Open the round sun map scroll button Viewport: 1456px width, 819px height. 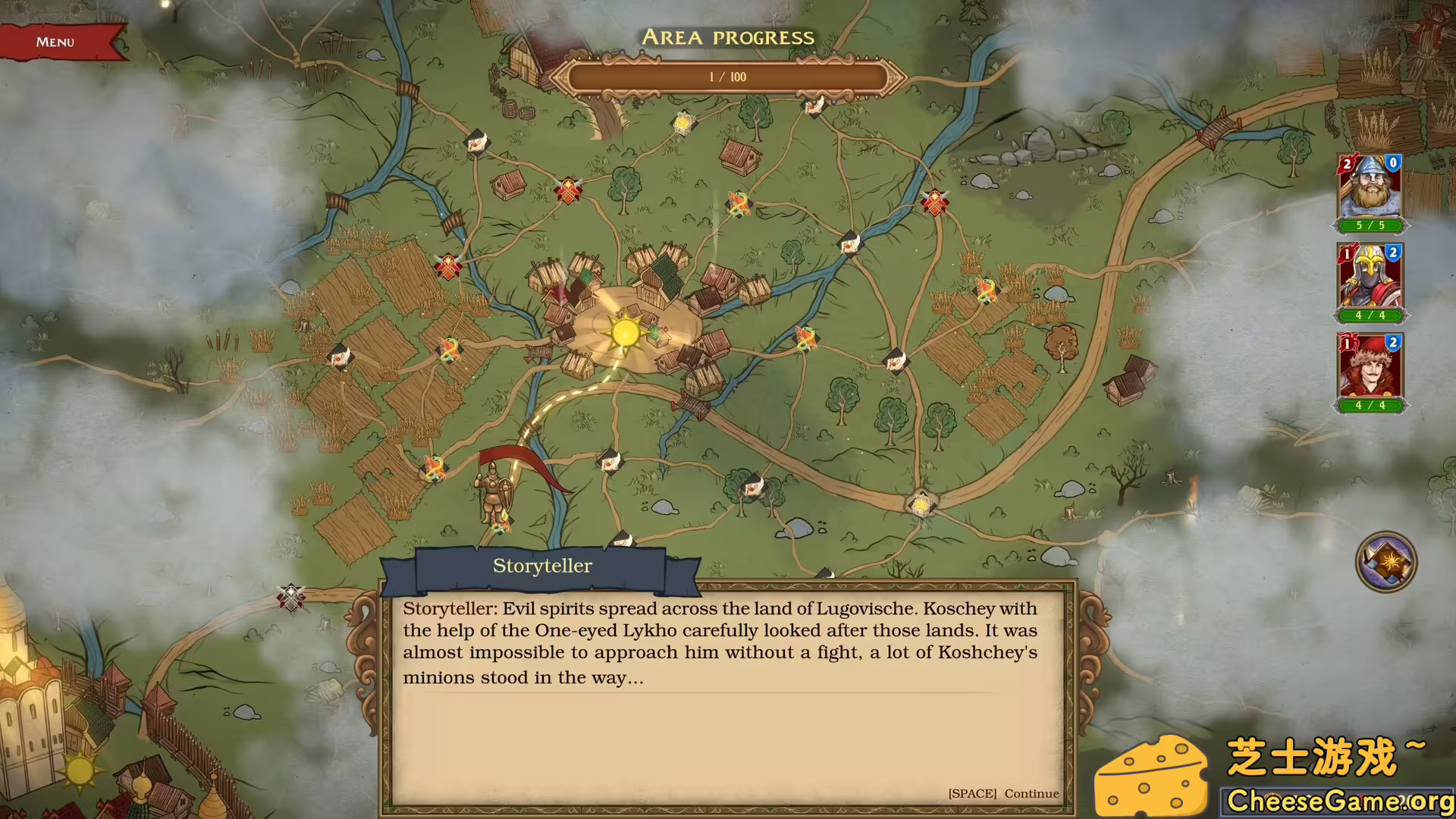pyautogui.click(x=1385, y=562)
